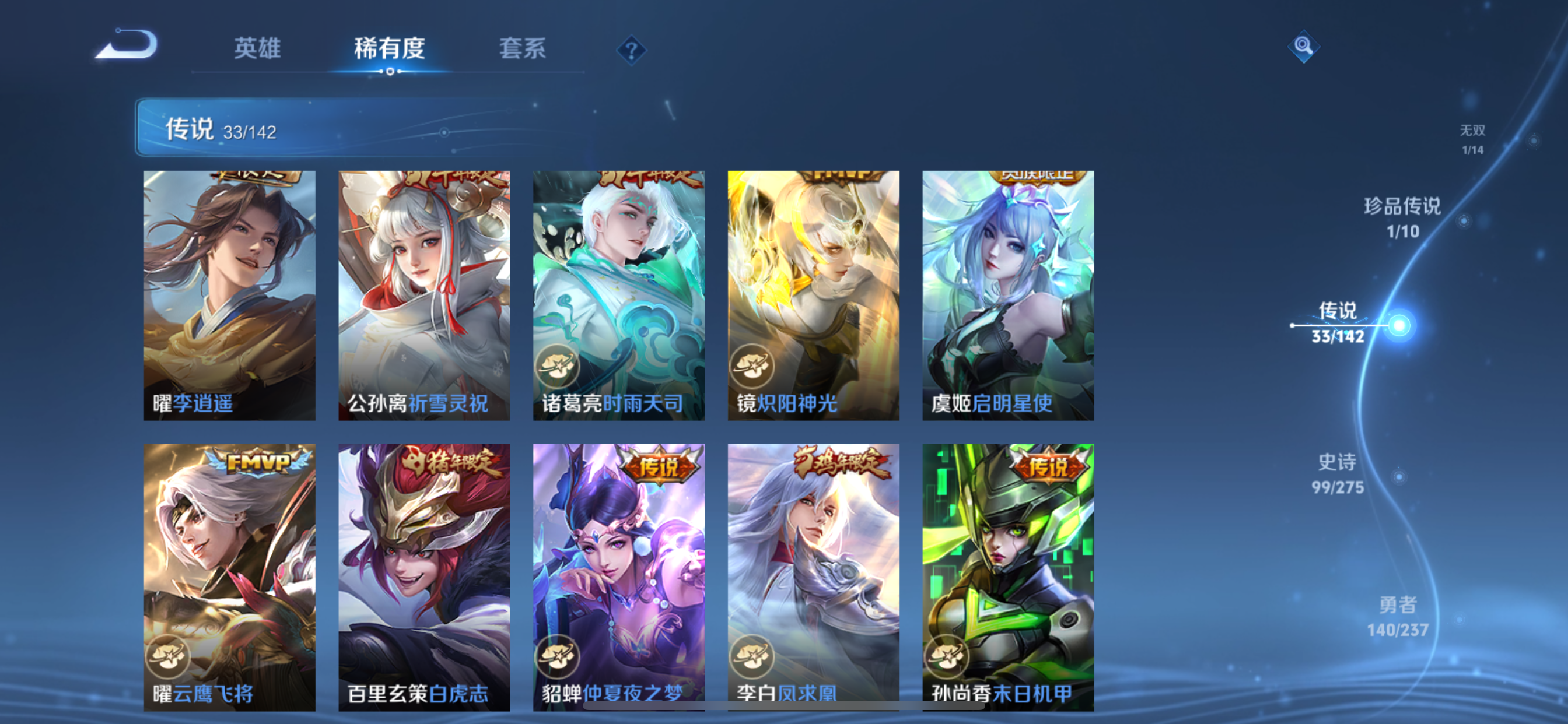Click the page indicator dot under 稀有度
This screenshot has width=1568, height=724.
390,72
